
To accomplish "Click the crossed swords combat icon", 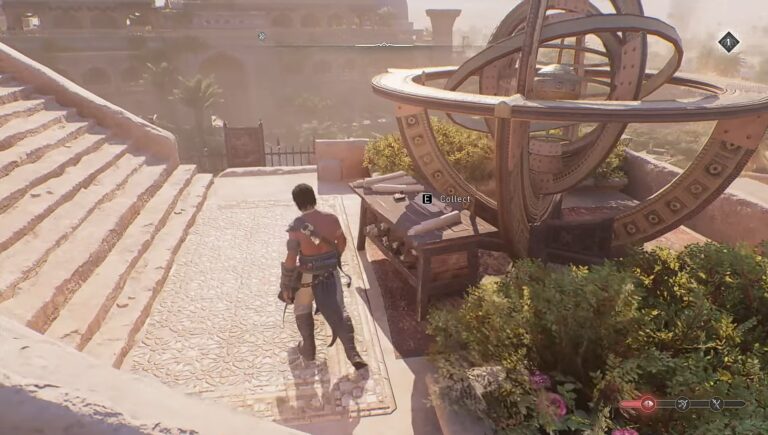I will click(x=716, y=404).
